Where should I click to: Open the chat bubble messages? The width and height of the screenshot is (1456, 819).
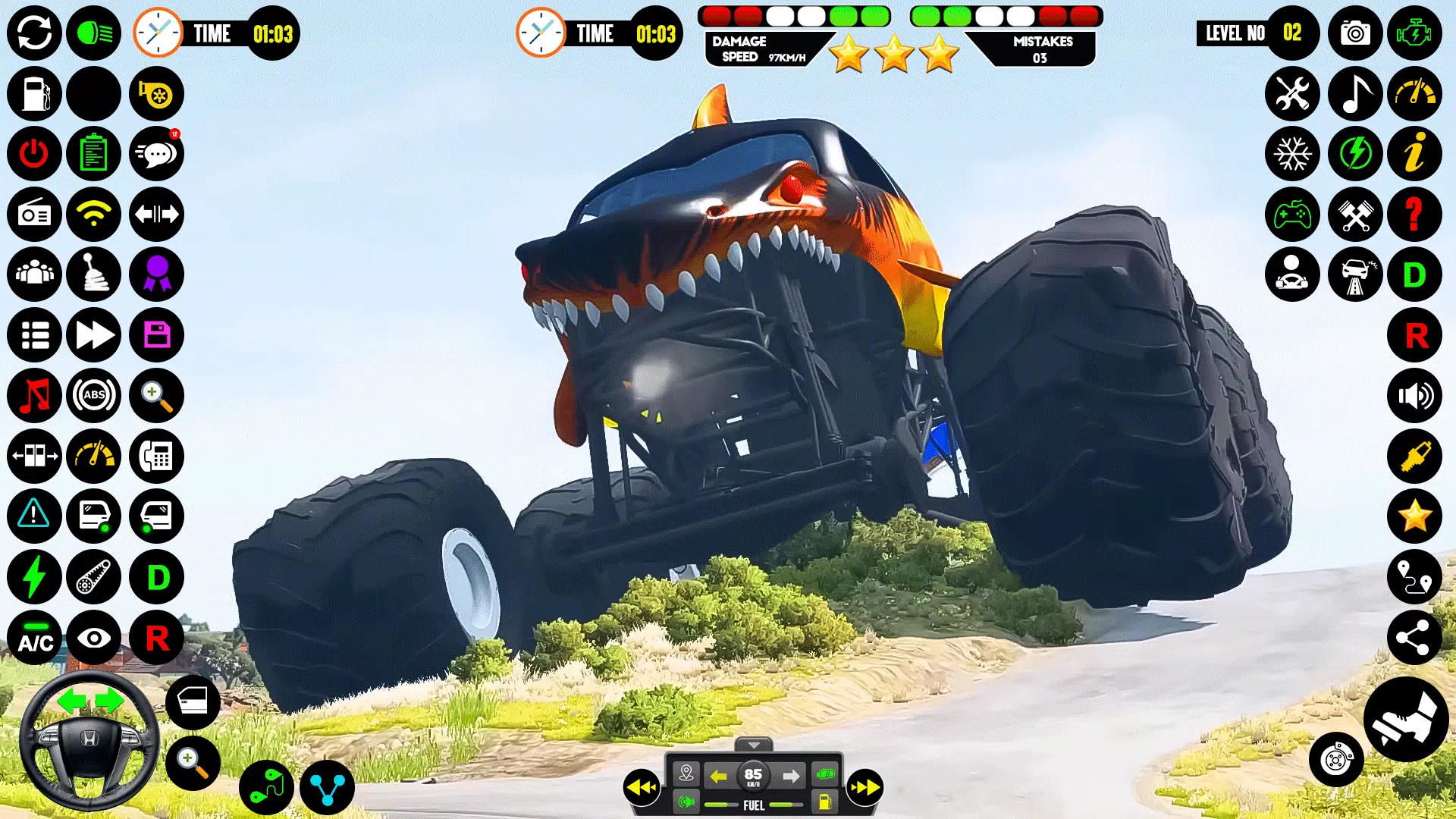coord(157,154)
